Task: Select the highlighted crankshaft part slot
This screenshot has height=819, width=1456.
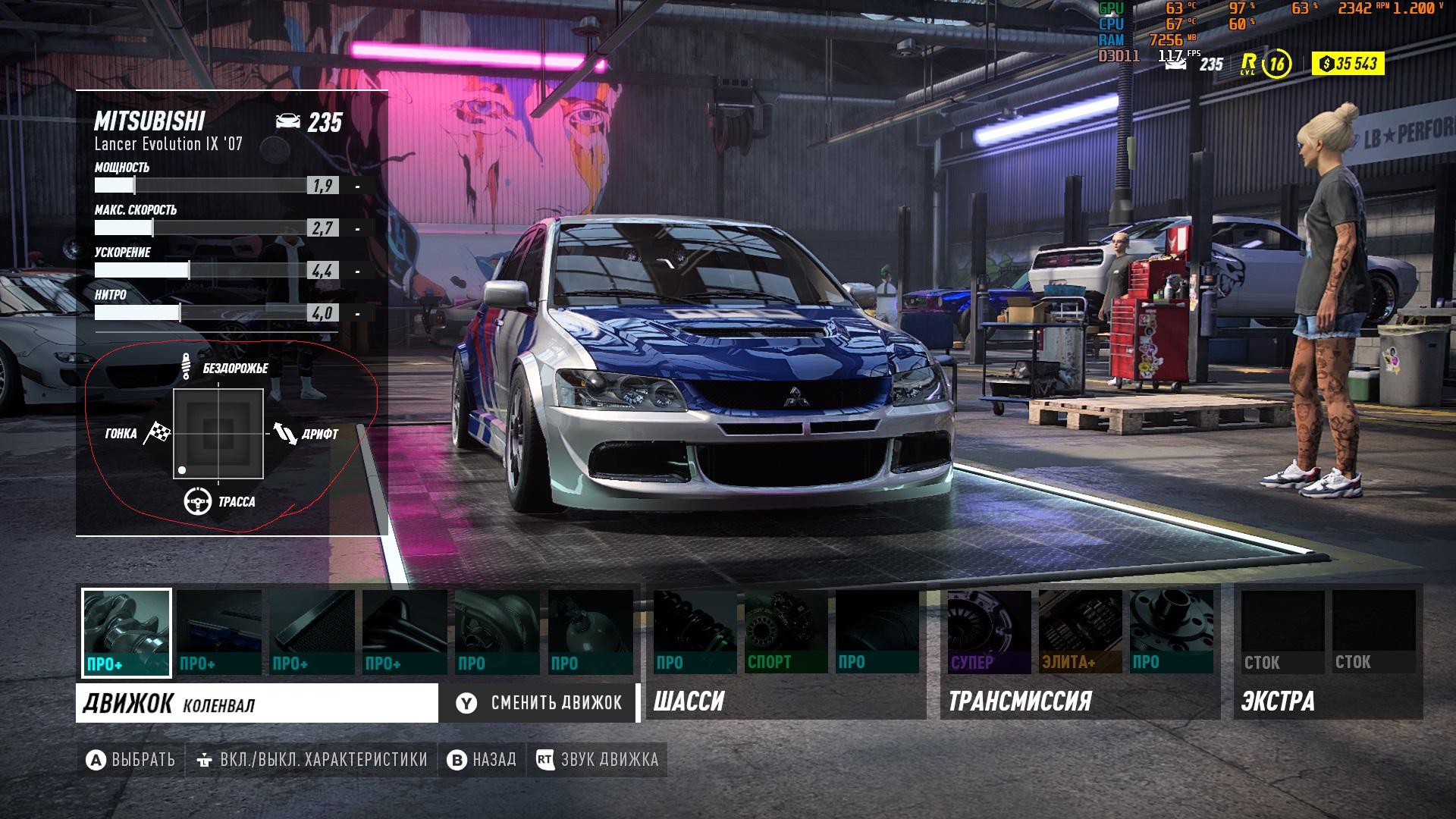Action: click(127, 632)
